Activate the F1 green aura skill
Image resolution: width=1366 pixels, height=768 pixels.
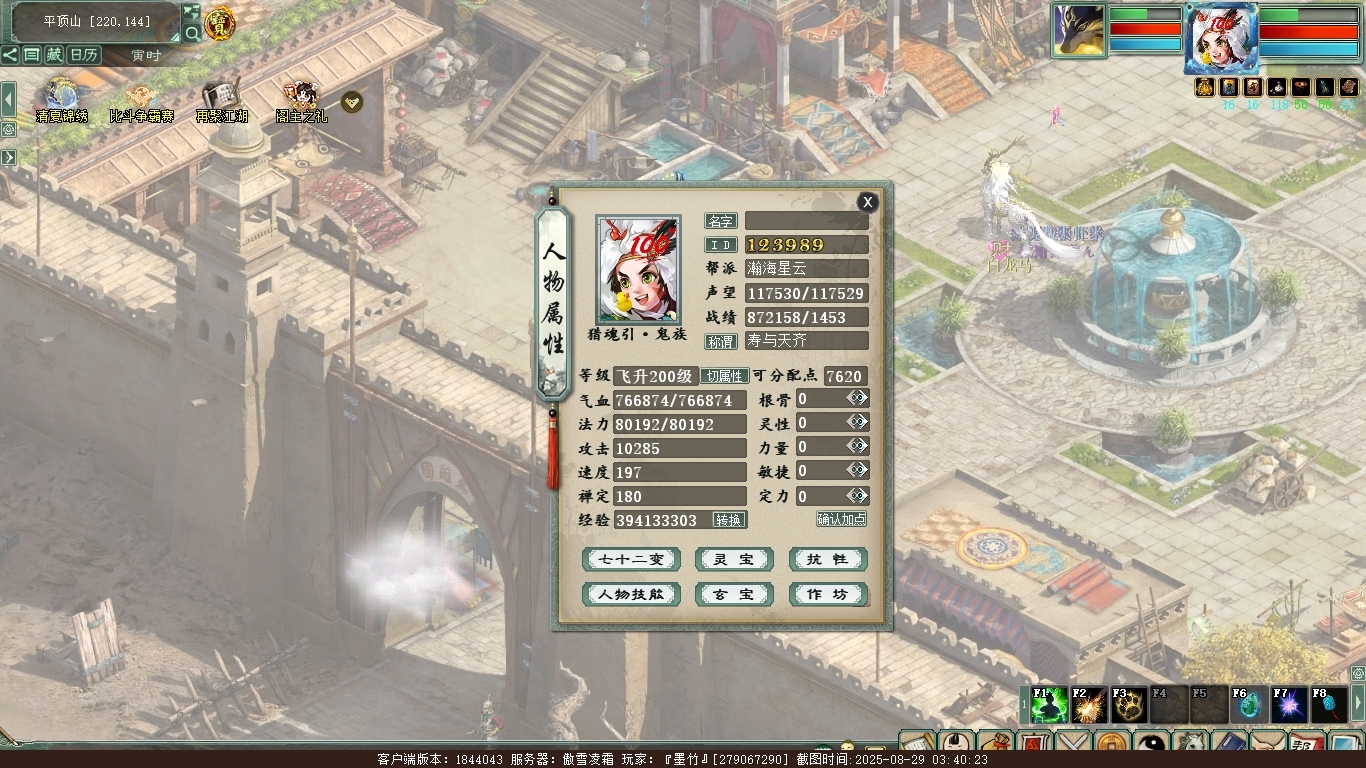click(x=1050, y=706)
